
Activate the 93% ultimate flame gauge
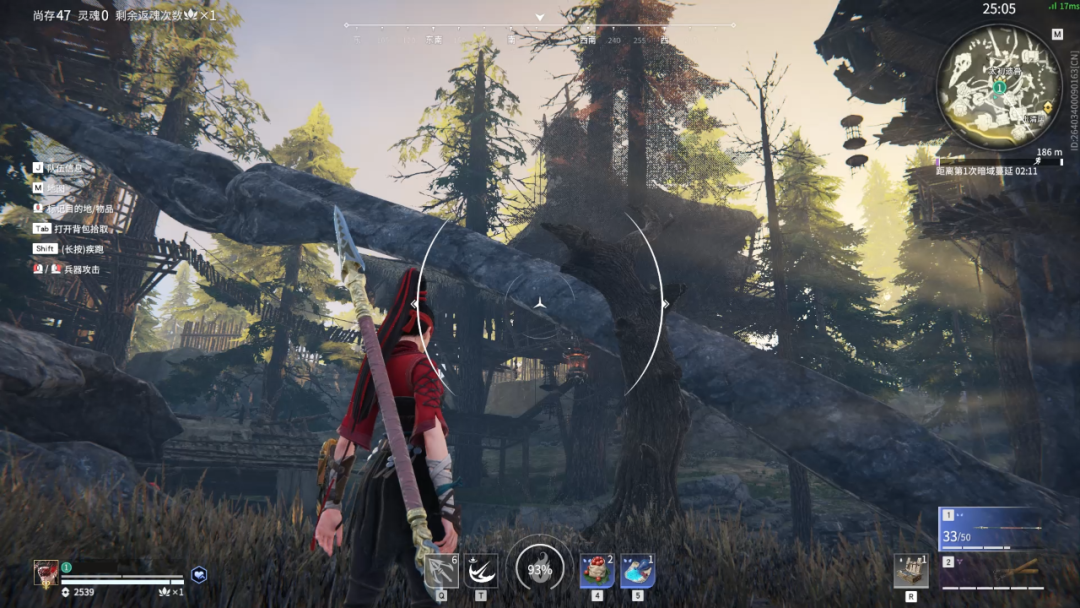(540, 571)
